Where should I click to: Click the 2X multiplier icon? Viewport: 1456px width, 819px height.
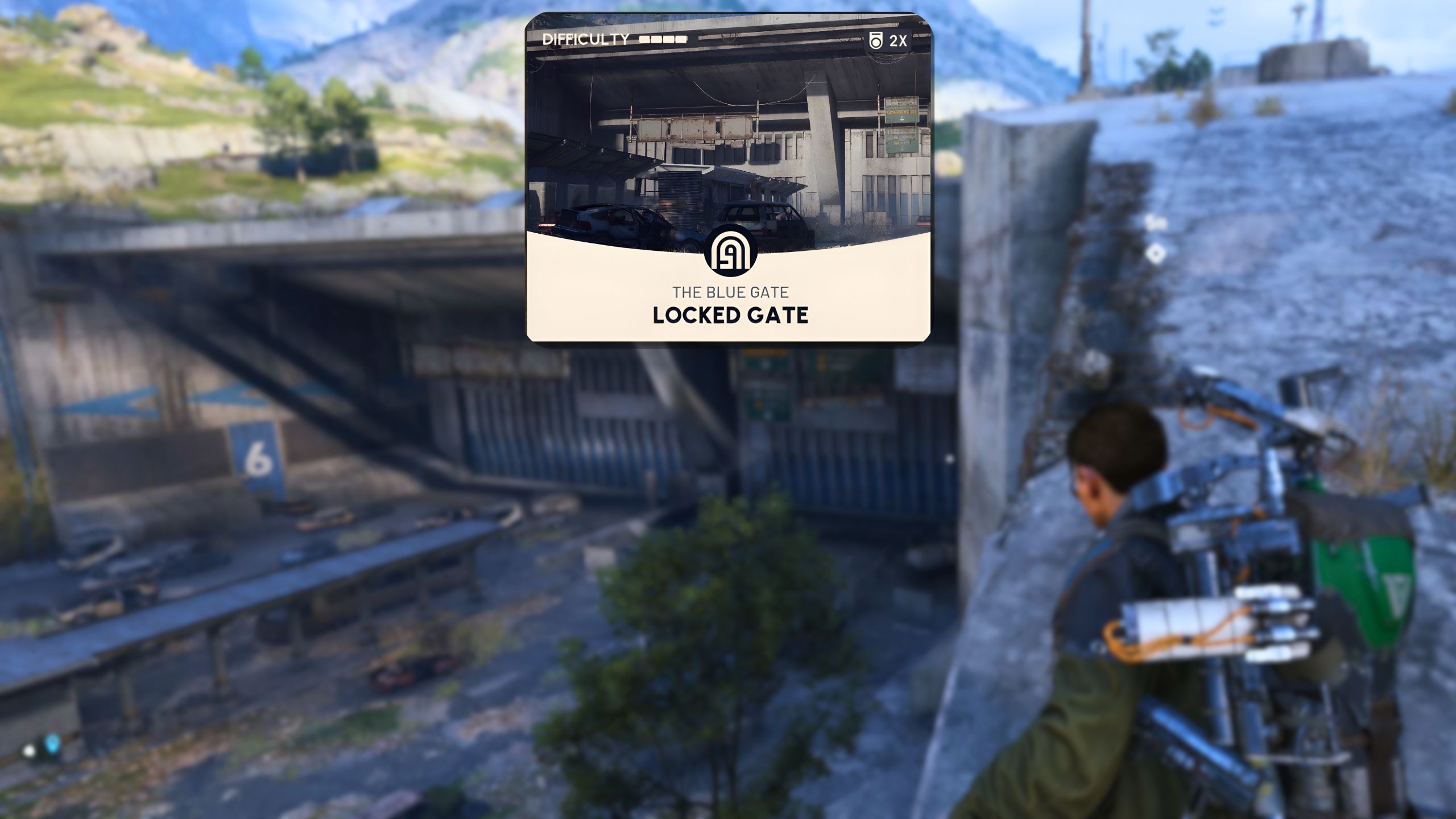[x=899, y=40]
